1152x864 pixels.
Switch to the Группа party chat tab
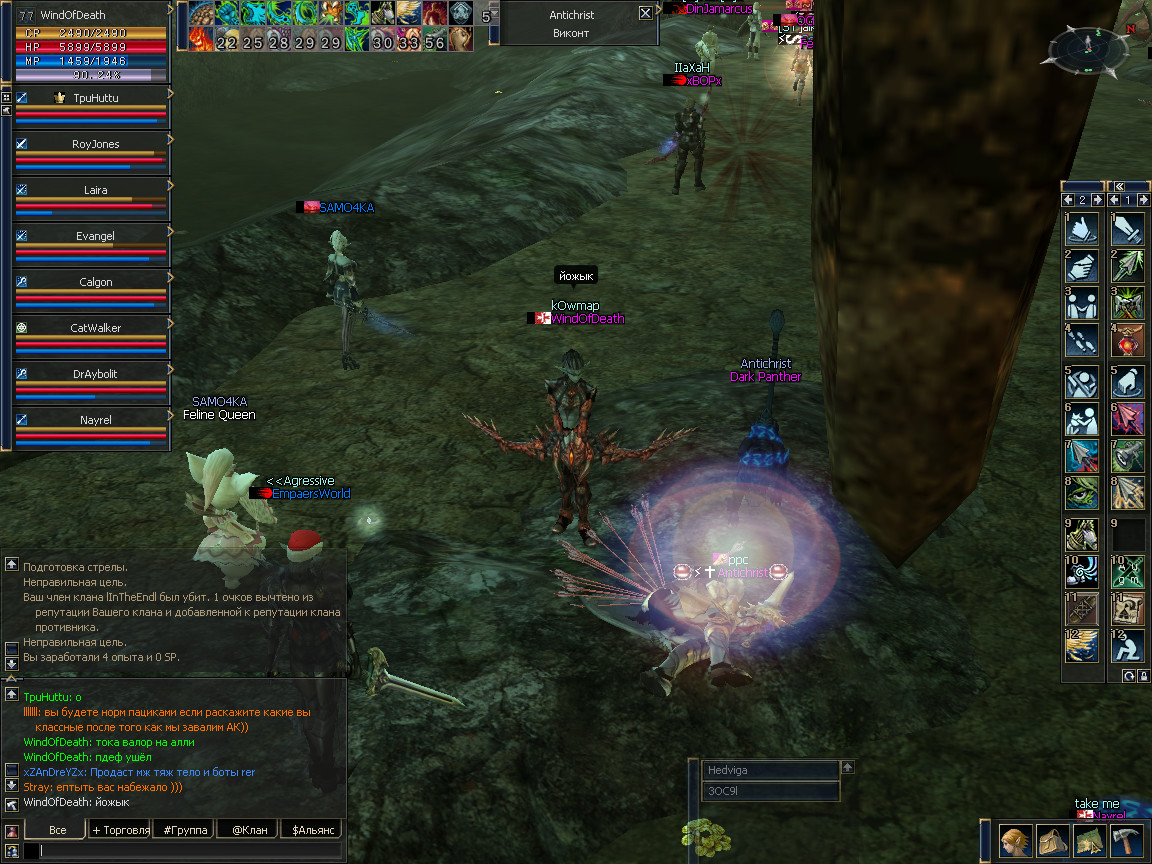click(185, 830)
